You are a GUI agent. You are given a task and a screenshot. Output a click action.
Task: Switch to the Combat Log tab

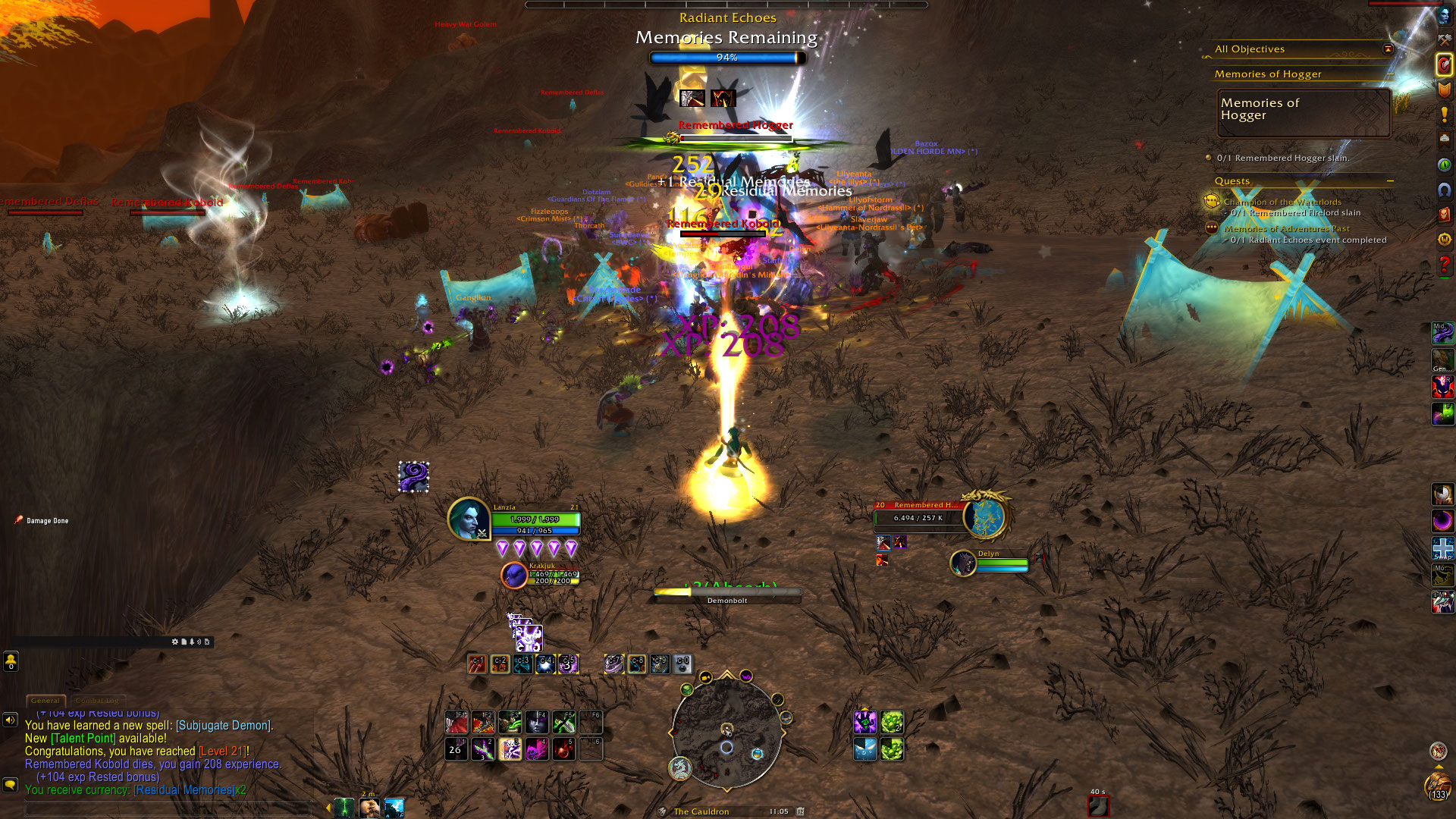tap(97, 701)
